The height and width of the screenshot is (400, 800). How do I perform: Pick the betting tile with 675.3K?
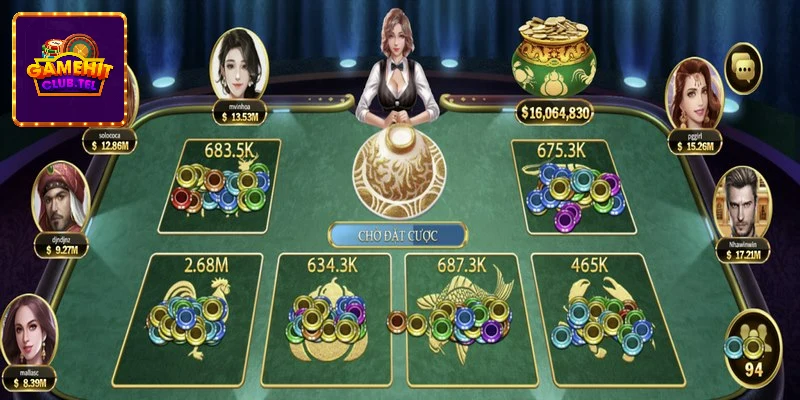coord(574,186)
